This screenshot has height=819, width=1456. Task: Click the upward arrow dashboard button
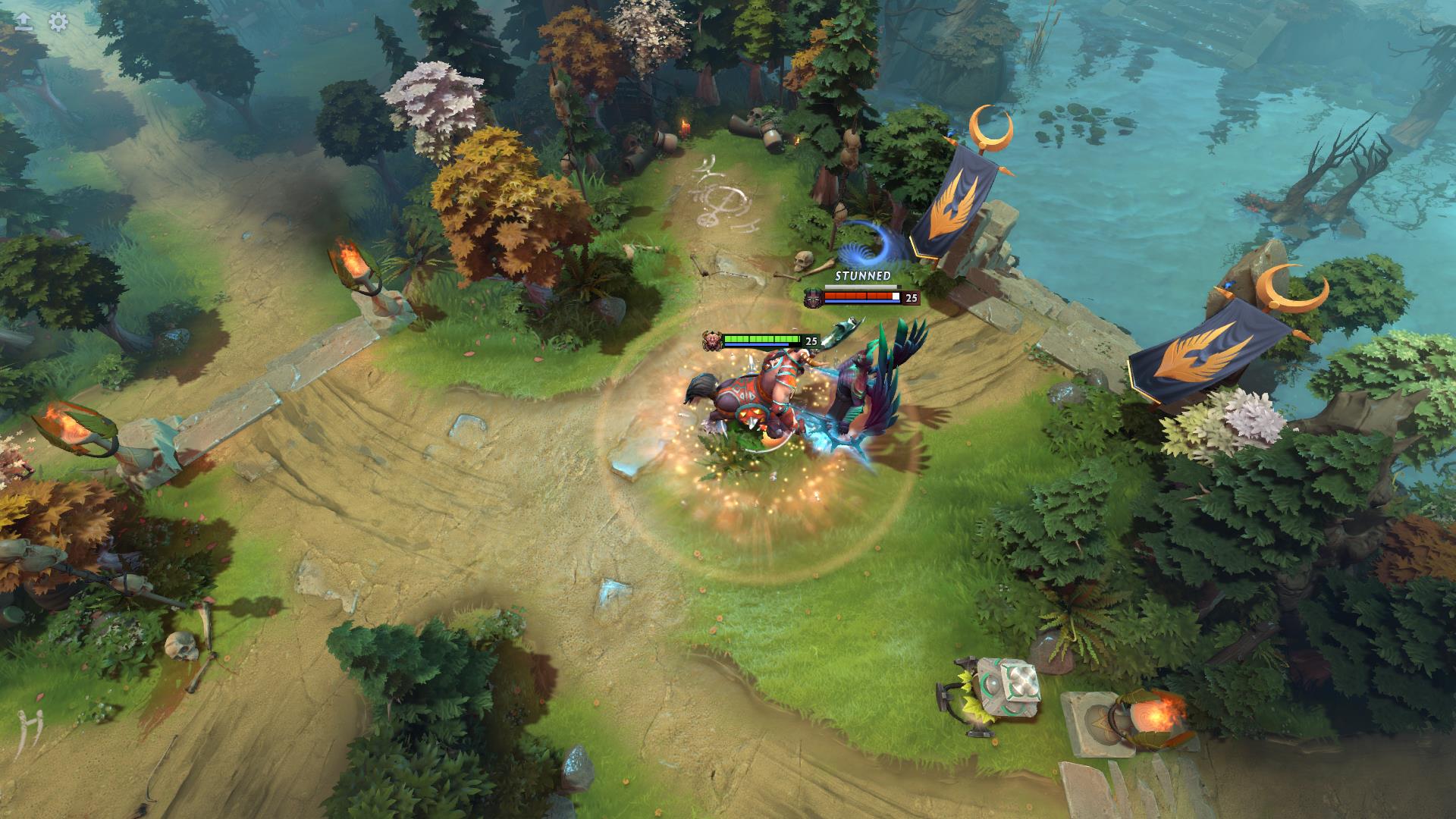(24, 21)
